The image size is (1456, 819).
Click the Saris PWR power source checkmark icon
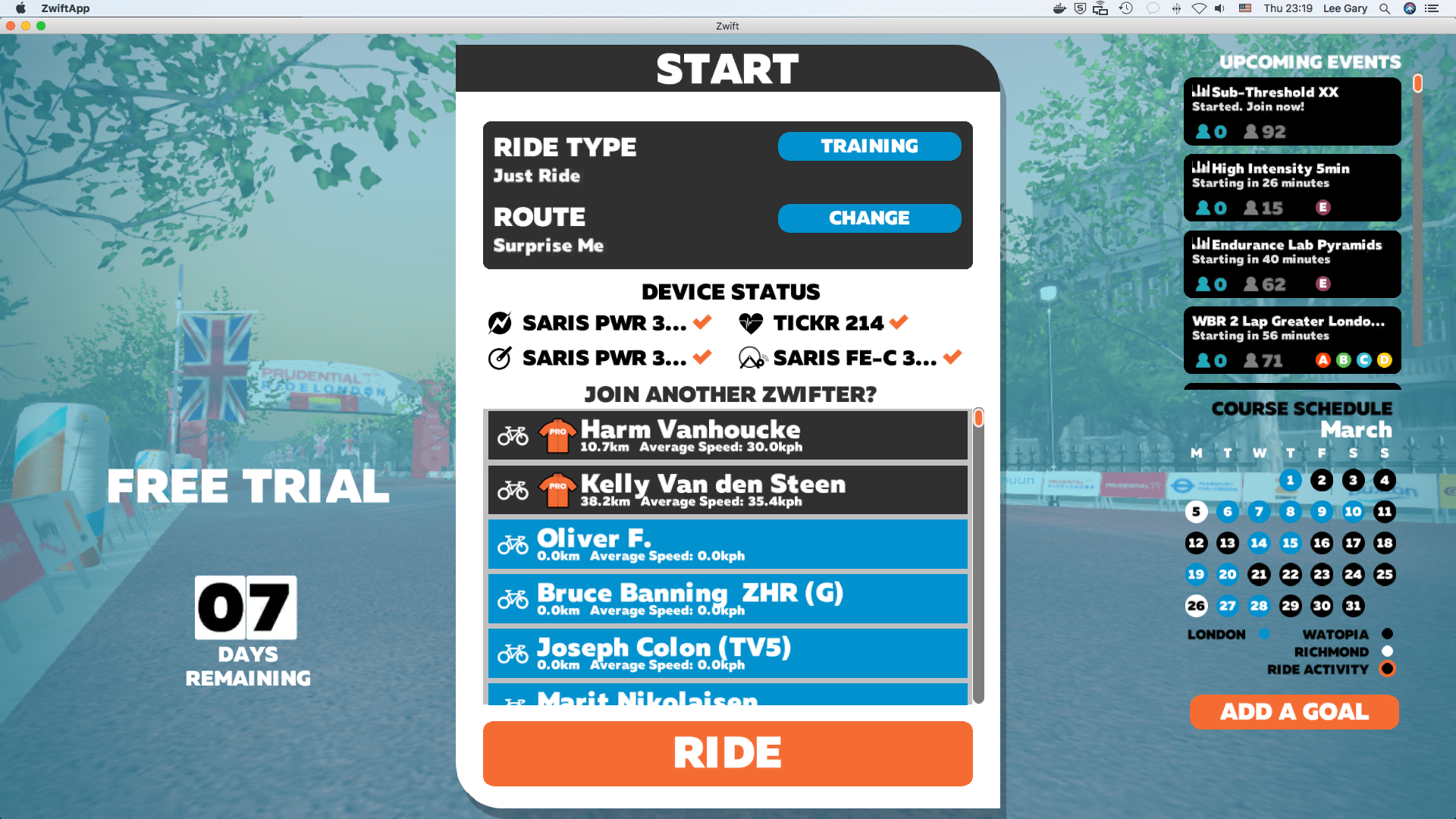tap(500, 322)
